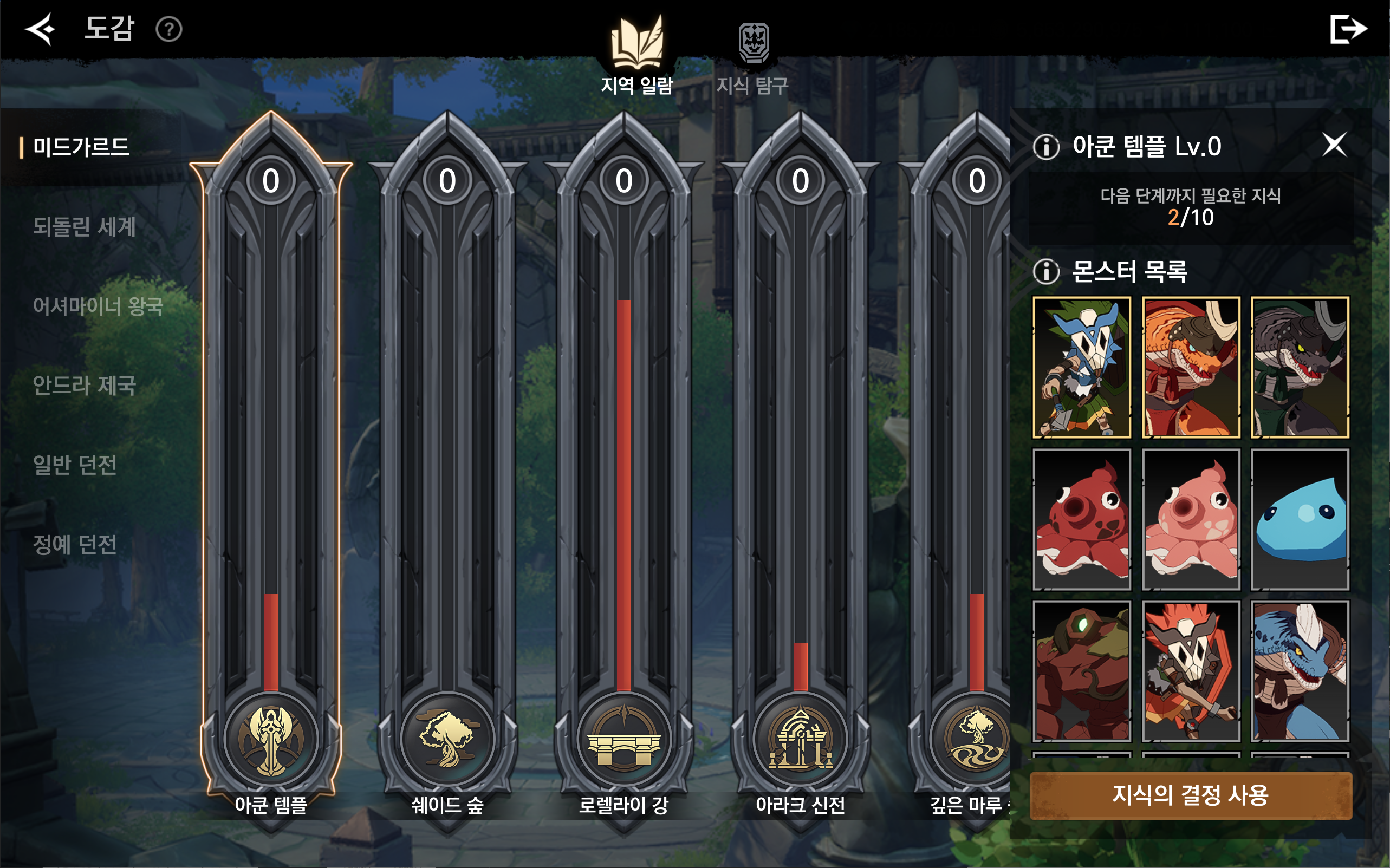Show the 정예 던전 list
This screenshot has width=1390, height=868.
[x=75, y=544]
